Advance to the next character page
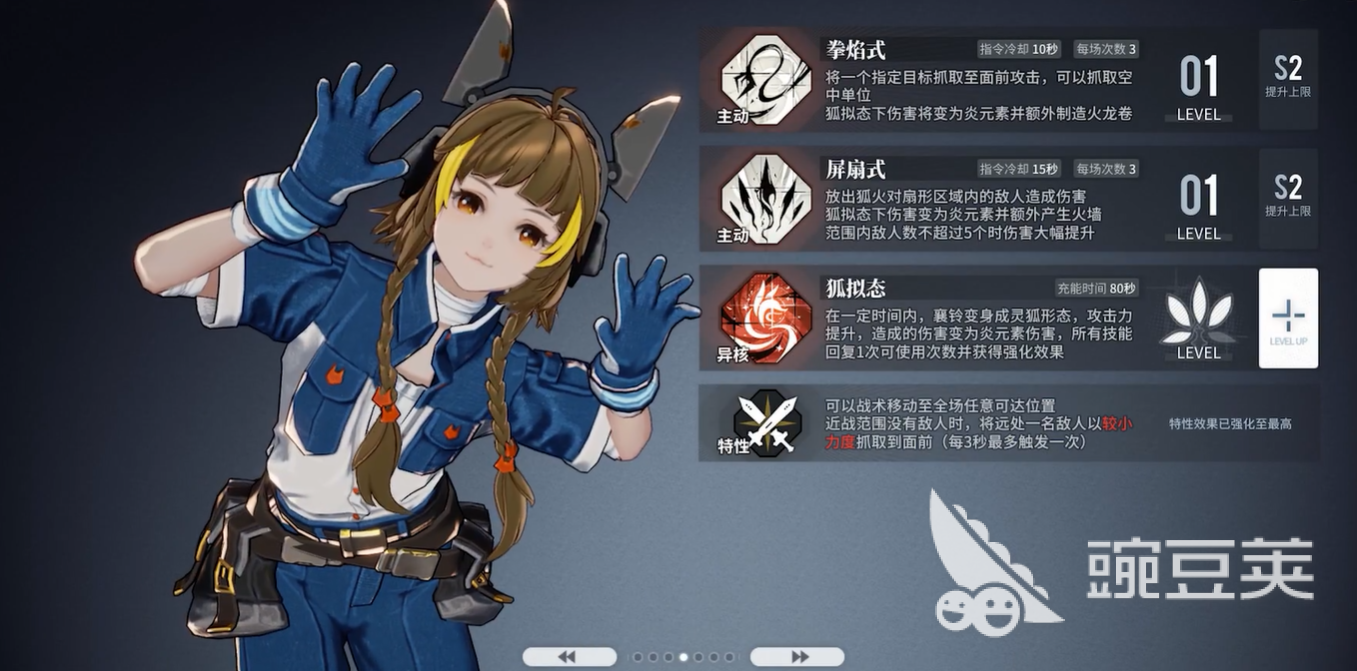 pyautogui.click(x=797, y=657)
